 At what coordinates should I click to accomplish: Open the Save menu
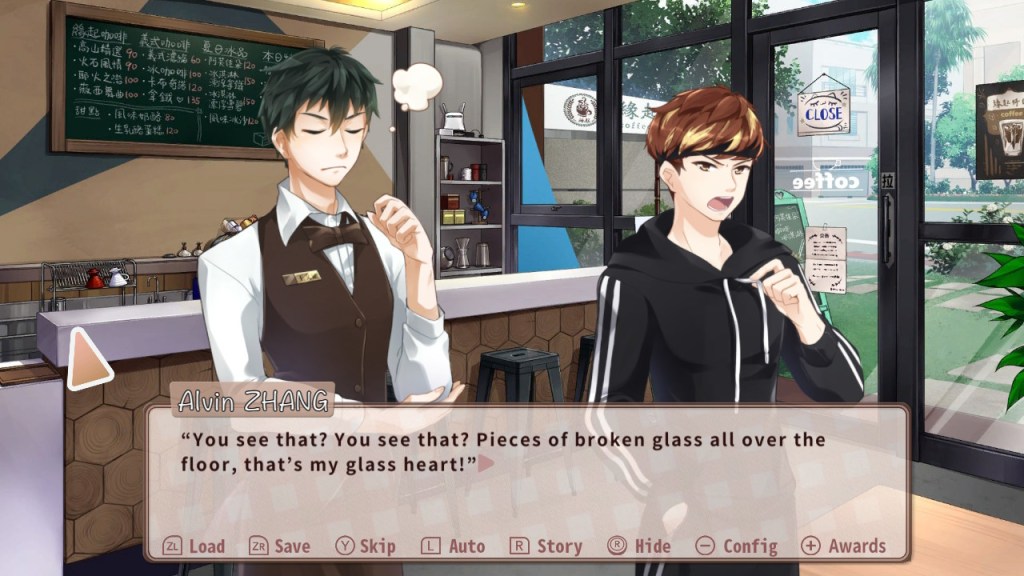pos(280,546)
